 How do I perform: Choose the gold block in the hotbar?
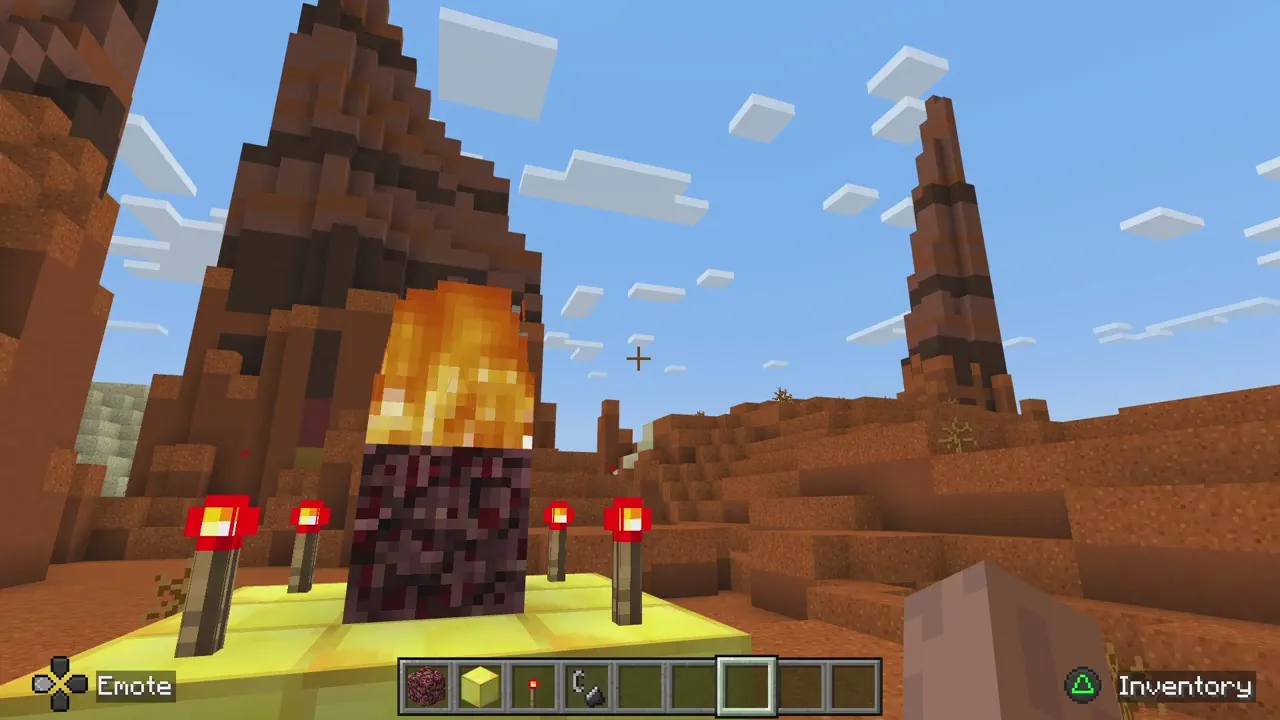(479, 686)
